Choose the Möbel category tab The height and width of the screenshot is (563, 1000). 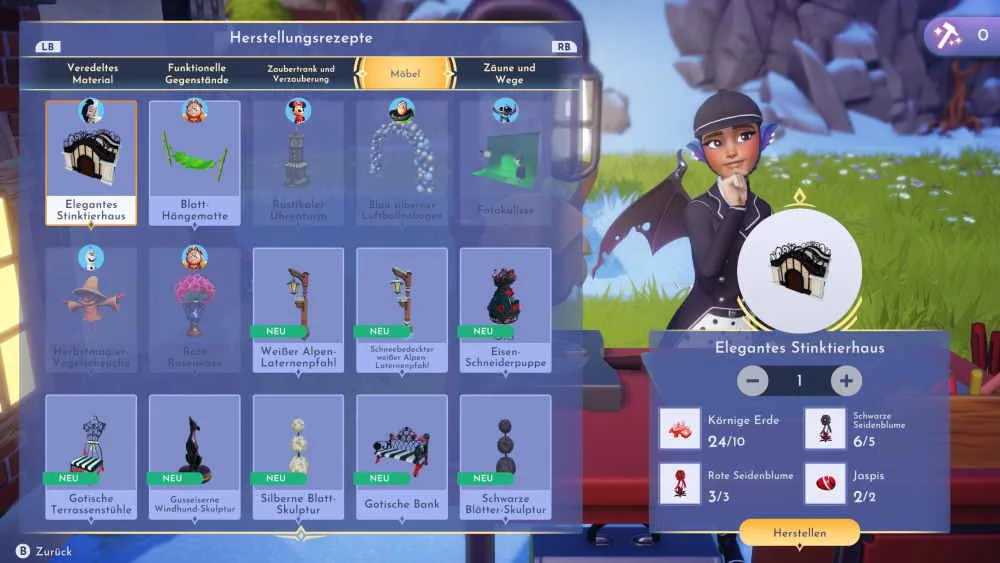click(405, 74)
